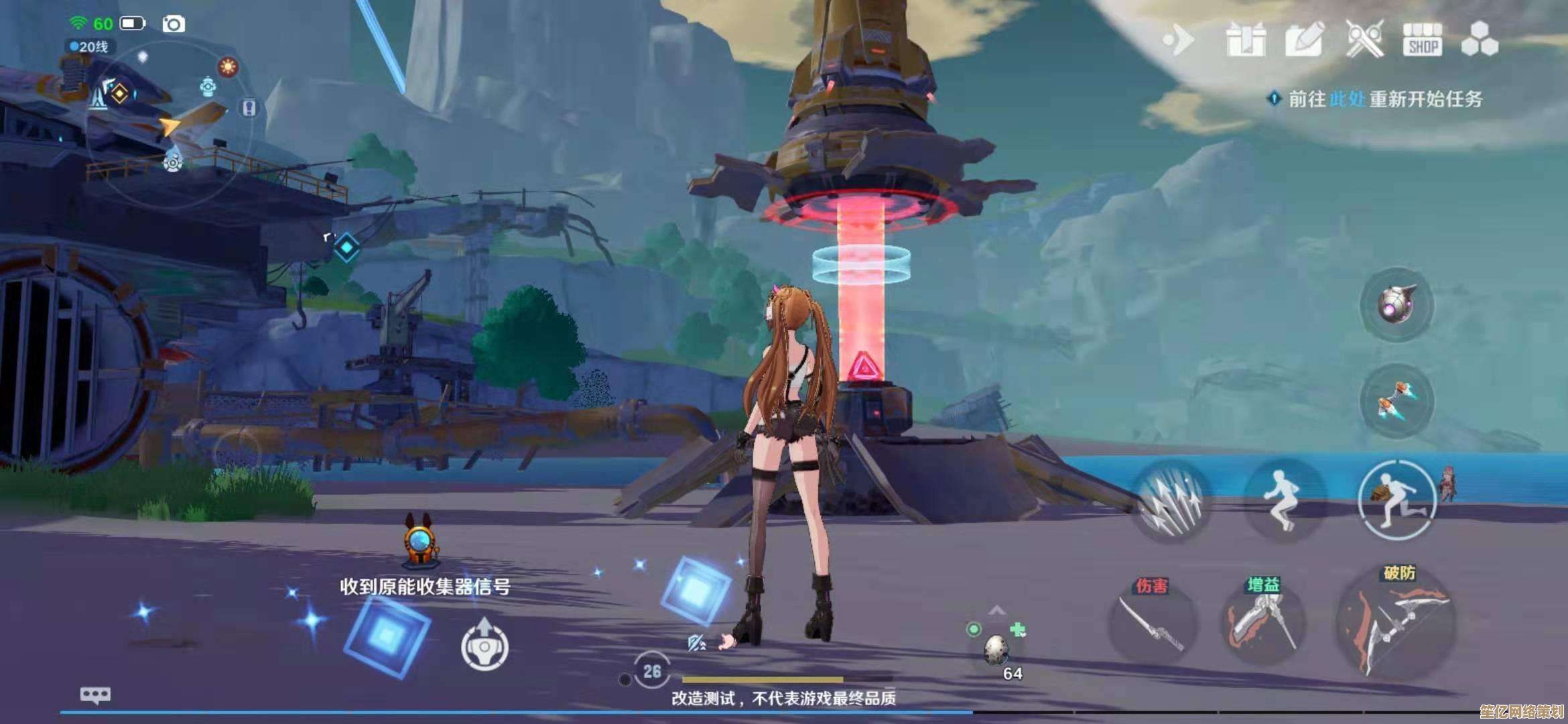Activate the jetpack relic icon

tap(1396, 401)
